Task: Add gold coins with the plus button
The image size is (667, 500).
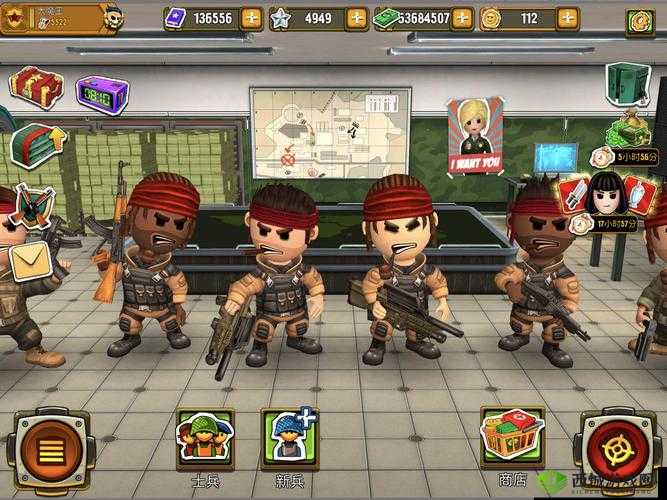Action: (x=567, y=18)
